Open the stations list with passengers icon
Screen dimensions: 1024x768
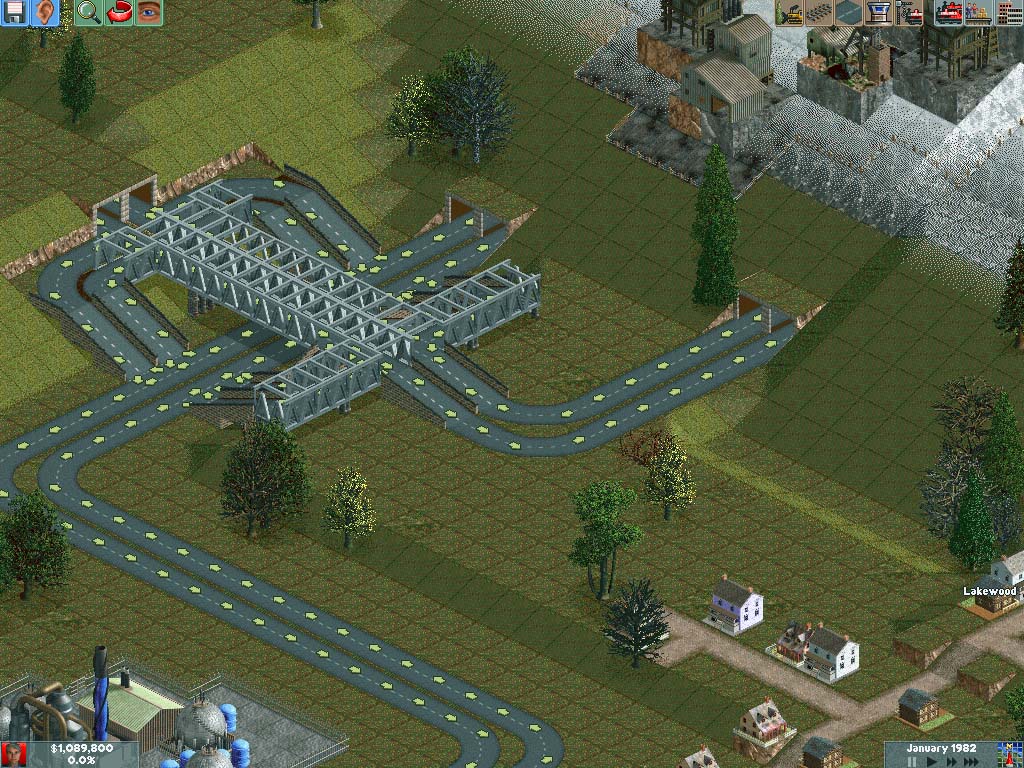point(979,13)
